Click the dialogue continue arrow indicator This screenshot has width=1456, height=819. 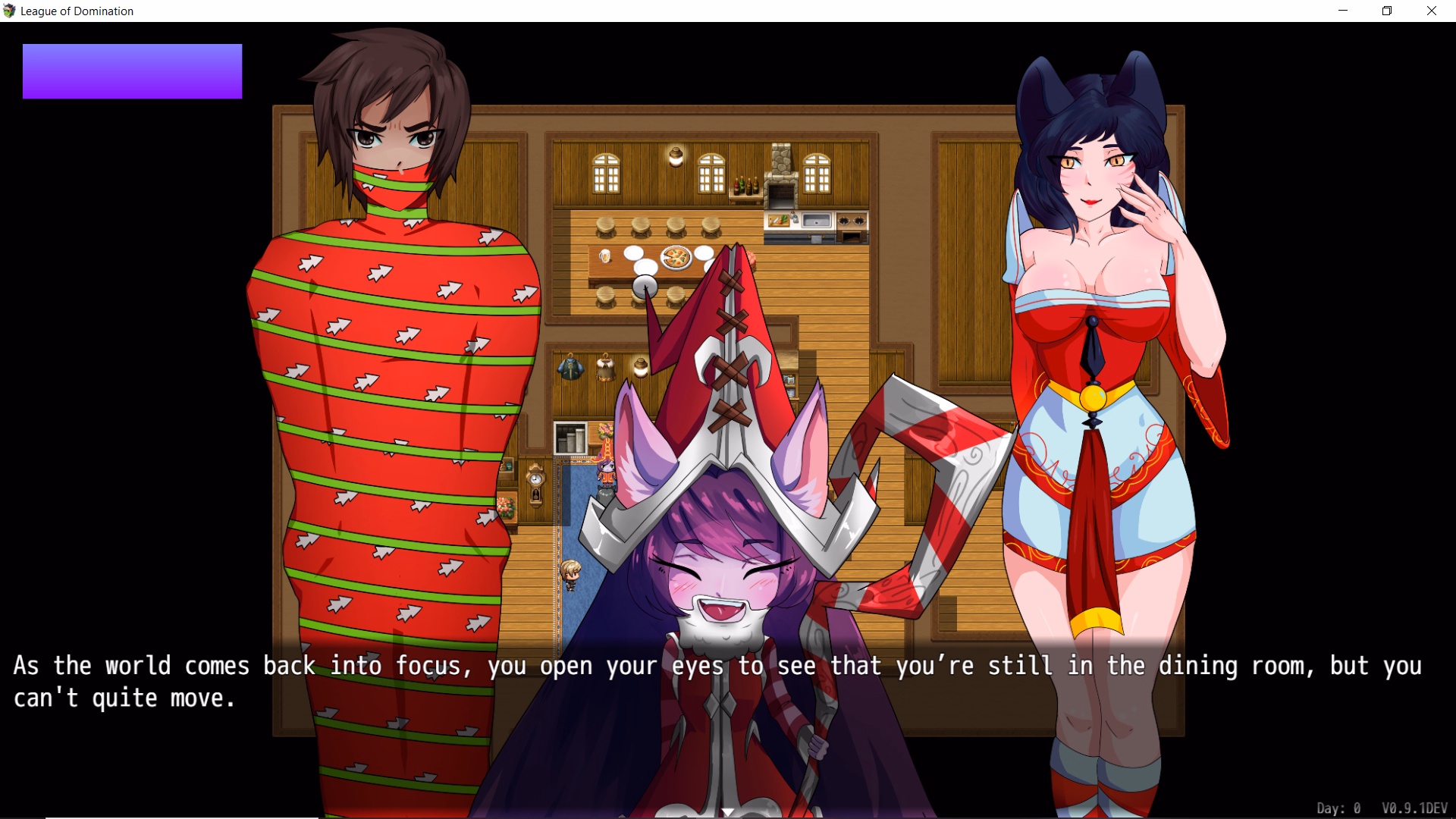[x=728, y=811]
